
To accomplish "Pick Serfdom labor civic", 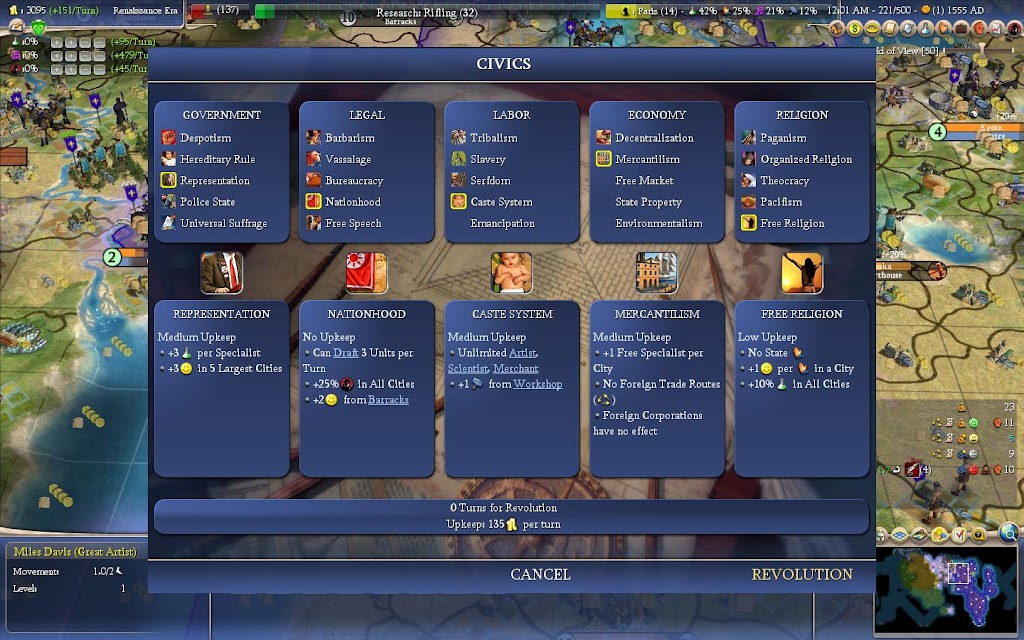I will pyautogui.click(x=490, y=181).
